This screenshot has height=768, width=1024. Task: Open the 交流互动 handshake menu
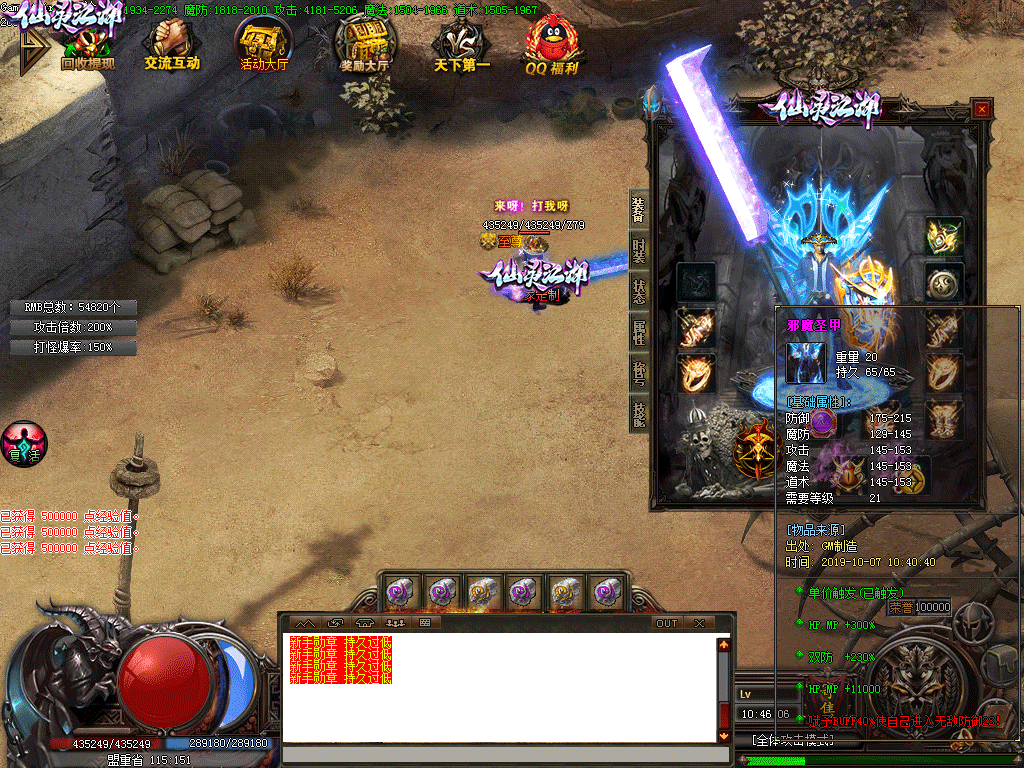(x=171, y=47)
